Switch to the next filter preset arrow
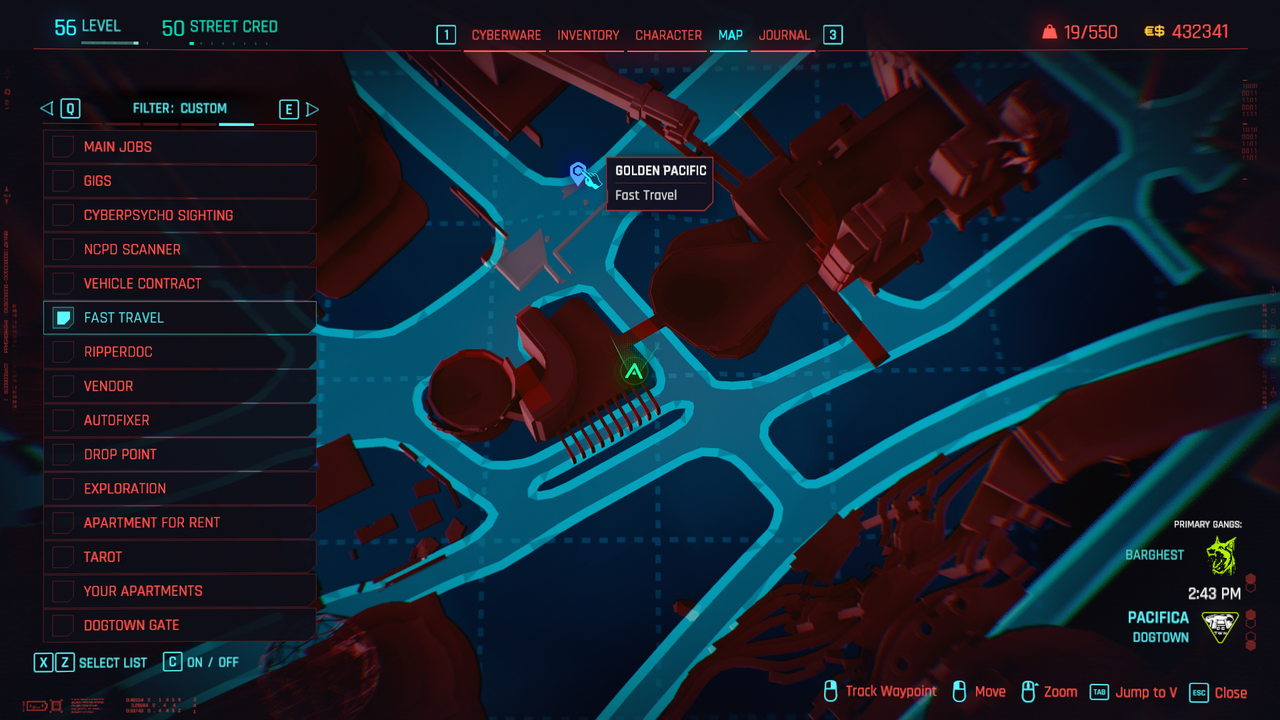This screenshot has height=720, width=1280. pos(312,109)
